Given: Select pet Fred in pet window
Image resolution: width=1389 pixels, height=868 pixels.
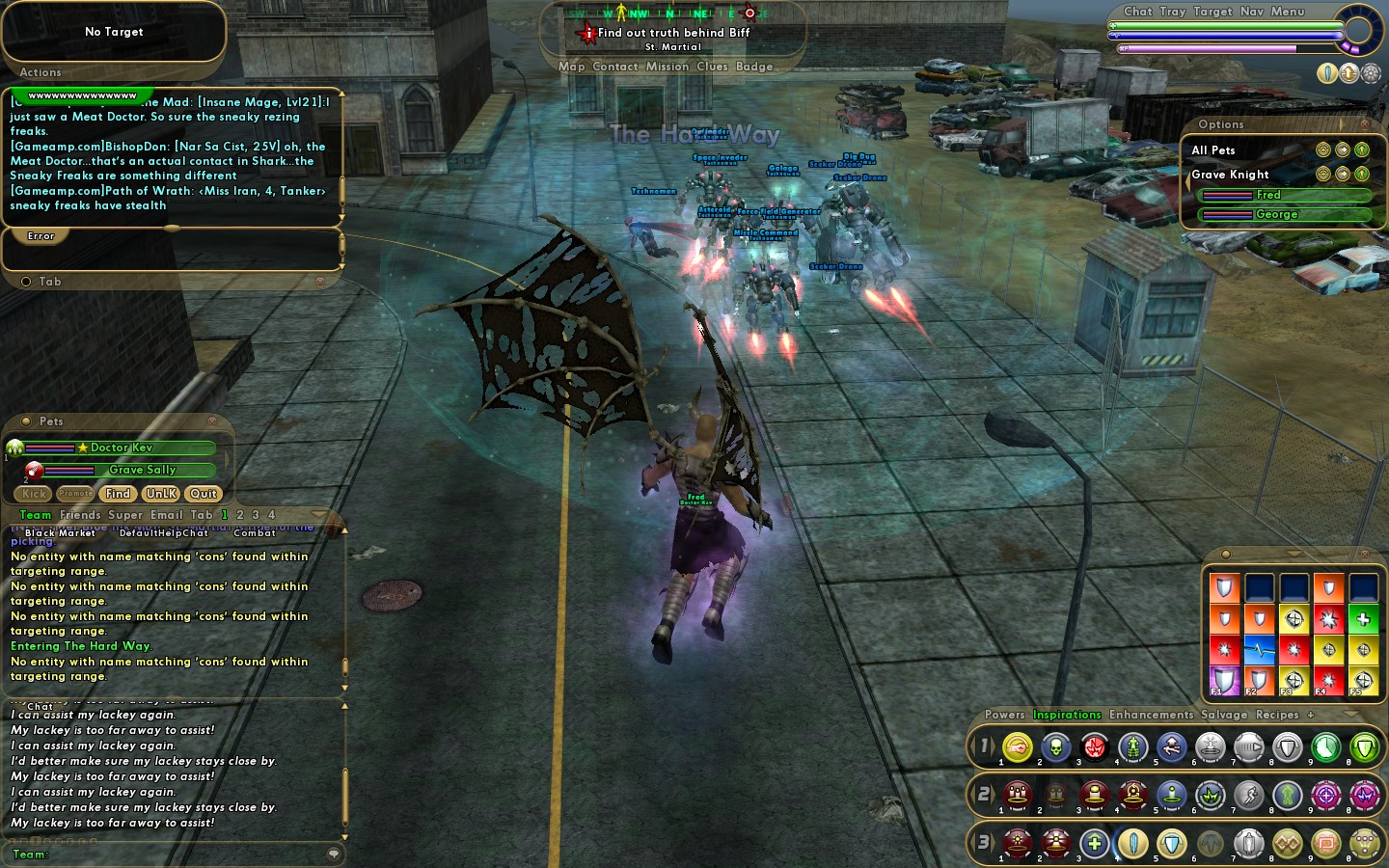Looking at the screenshot, I should tap(1267, 195).
